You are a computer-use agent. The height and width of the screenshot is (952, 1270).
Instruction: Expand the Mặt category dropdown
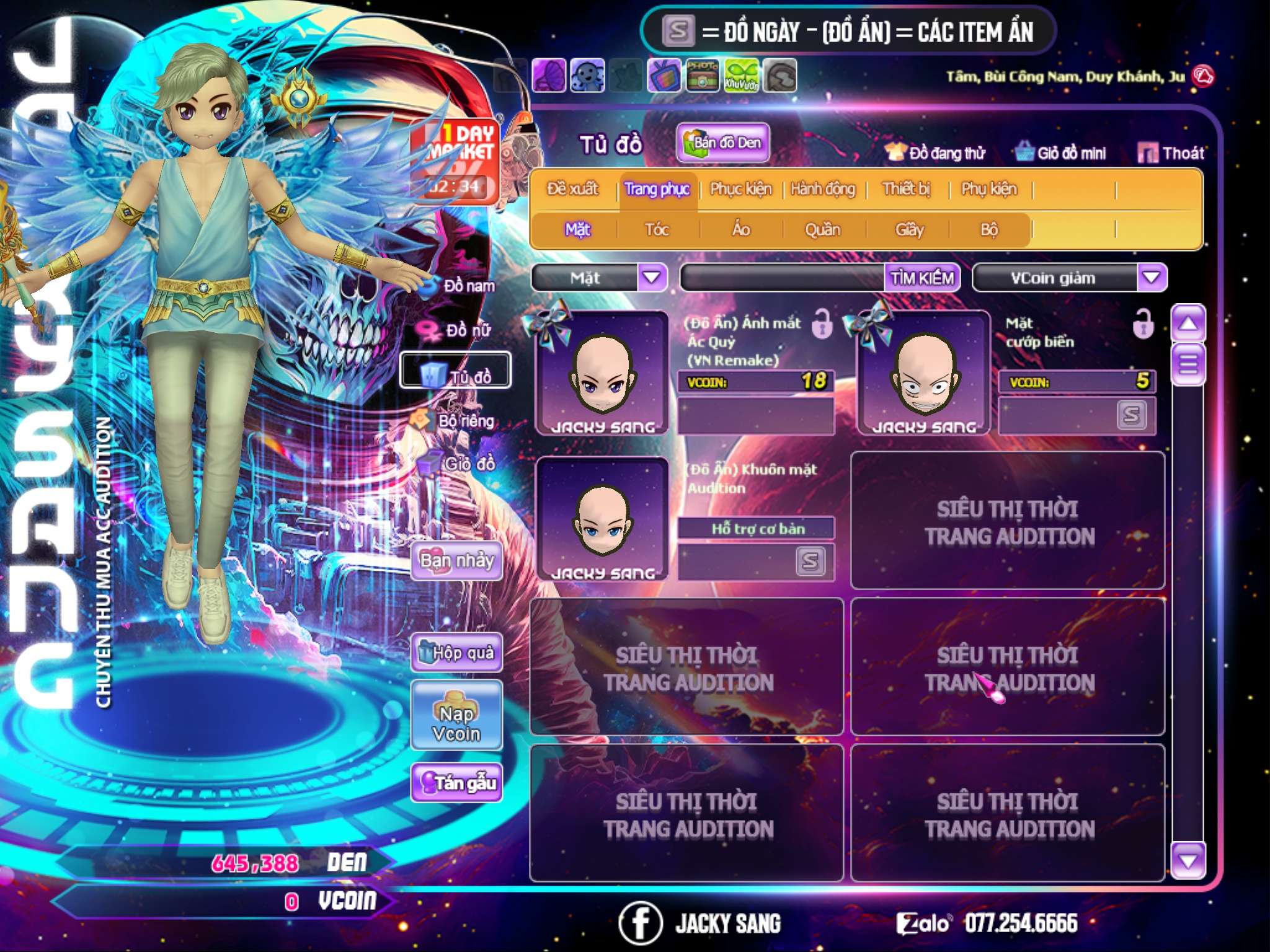pos(652,278)
